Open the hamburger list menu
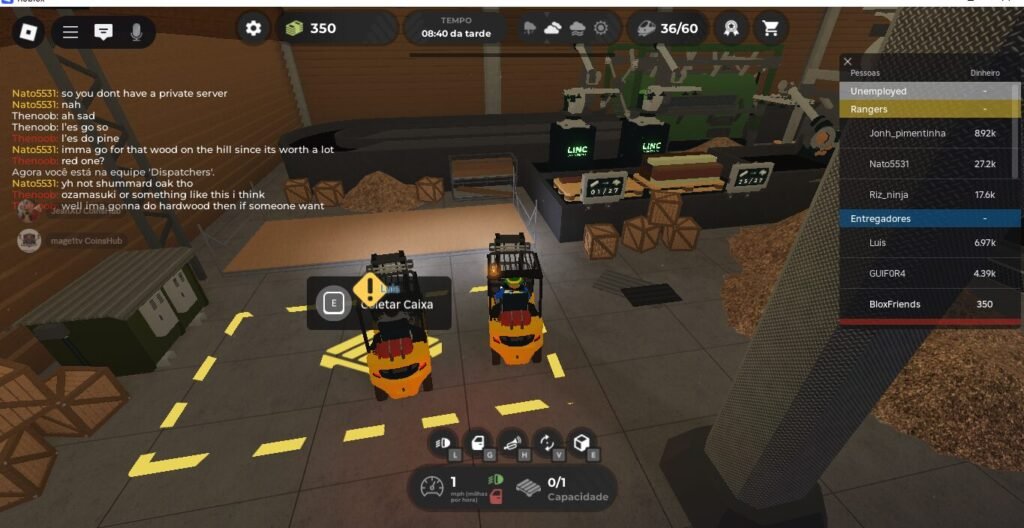1024x528 pixels. tap(70, 32)
